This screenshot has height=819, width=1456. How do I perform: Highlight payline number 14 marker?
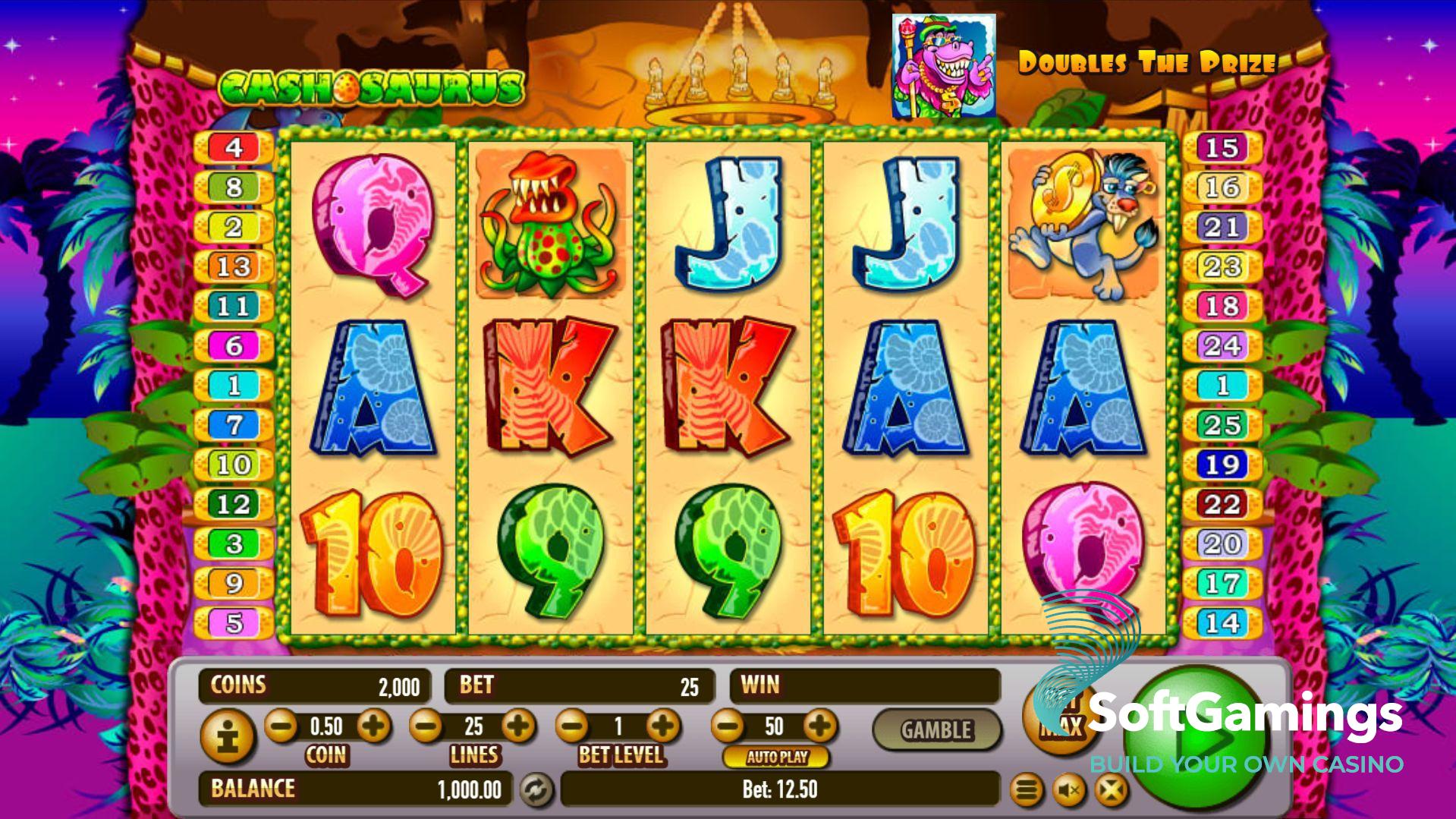(1222, 623)
